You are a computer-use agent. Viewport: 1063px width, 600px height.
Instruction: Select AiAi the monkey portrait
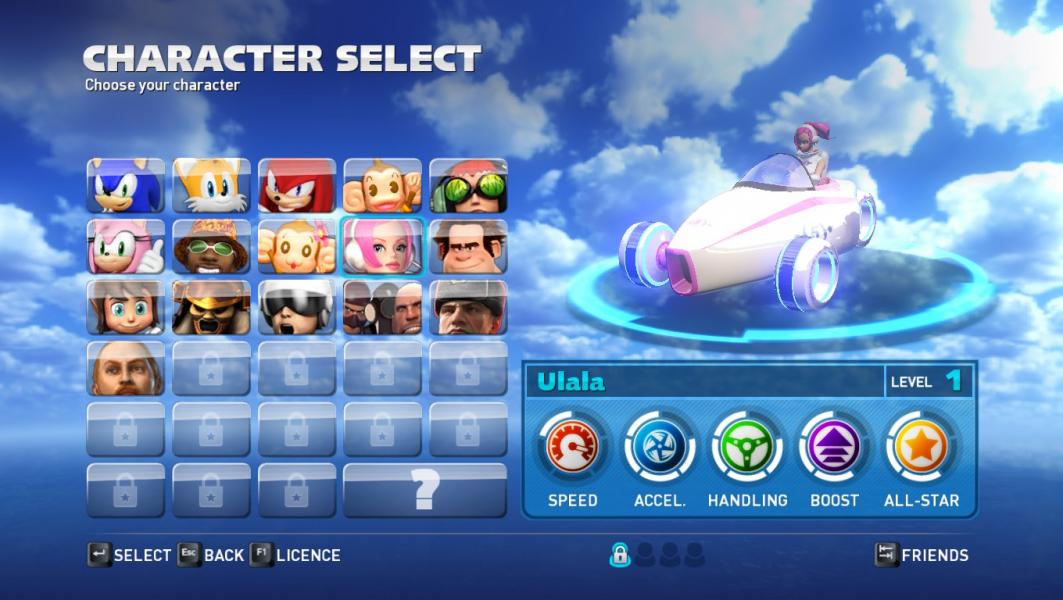[x=383, y=186]
